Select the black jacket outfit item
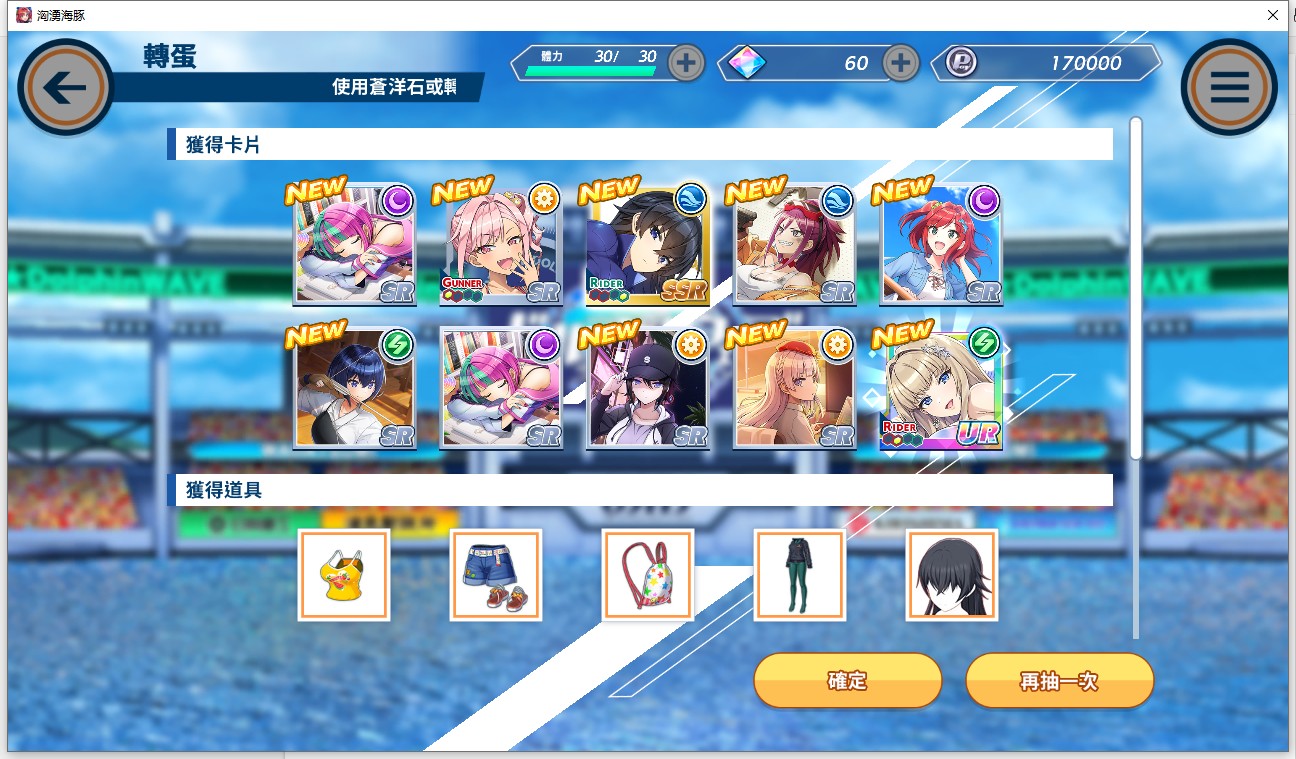 [x=799, y=575]
